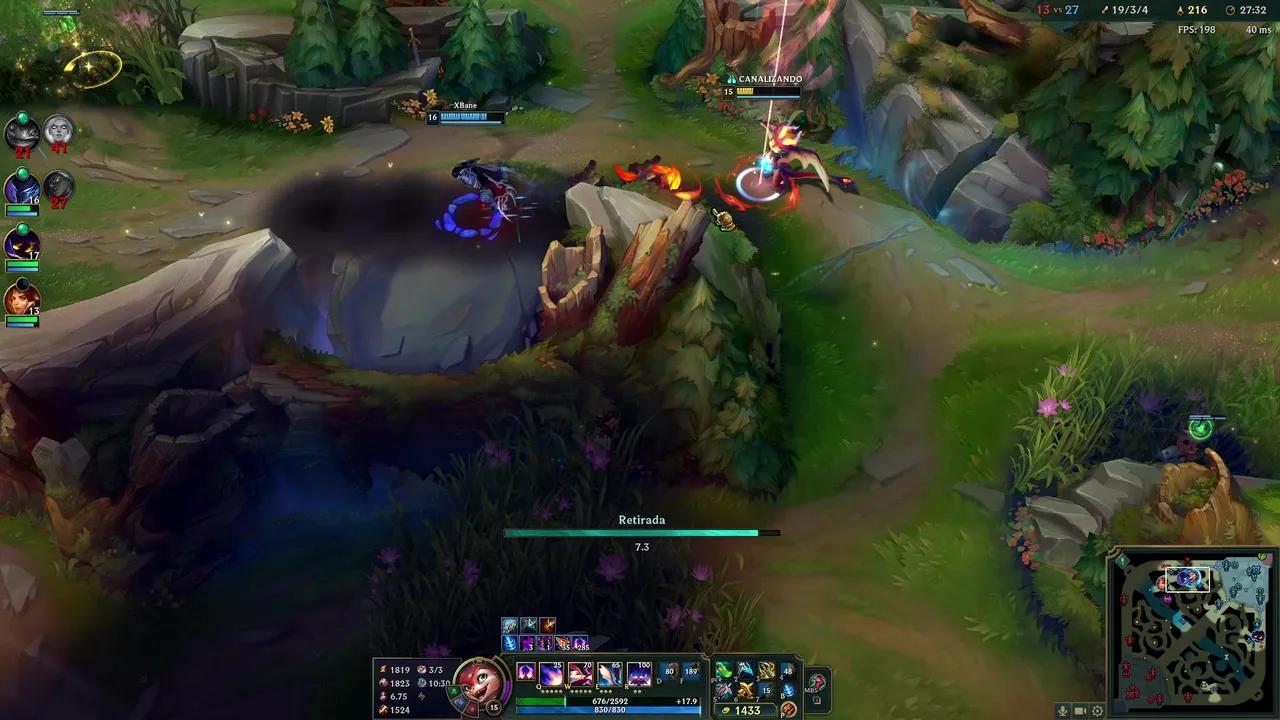
Task: Click the summoner spell in the D slot
Action: 668,670
